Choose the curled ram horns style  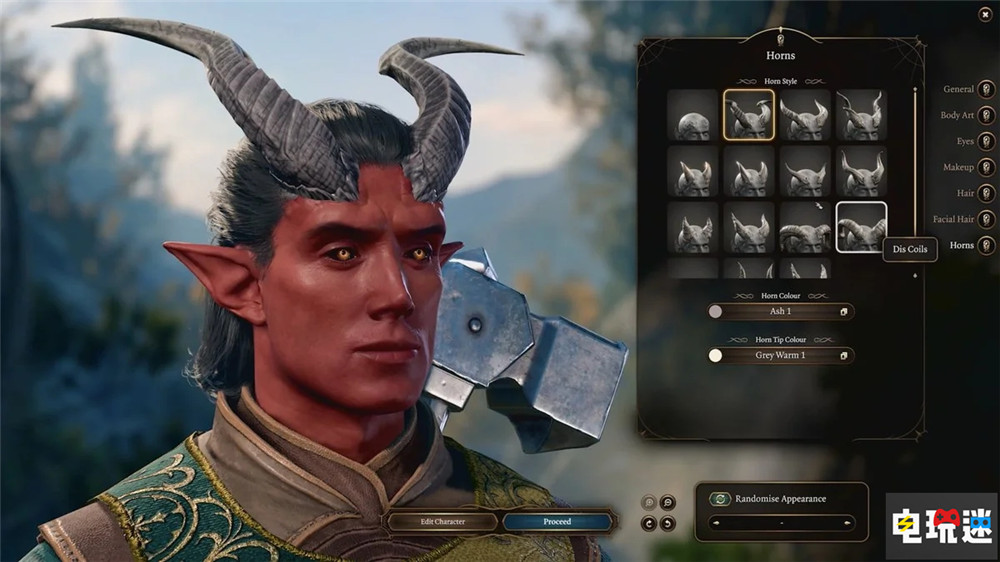tap(805, 228)
